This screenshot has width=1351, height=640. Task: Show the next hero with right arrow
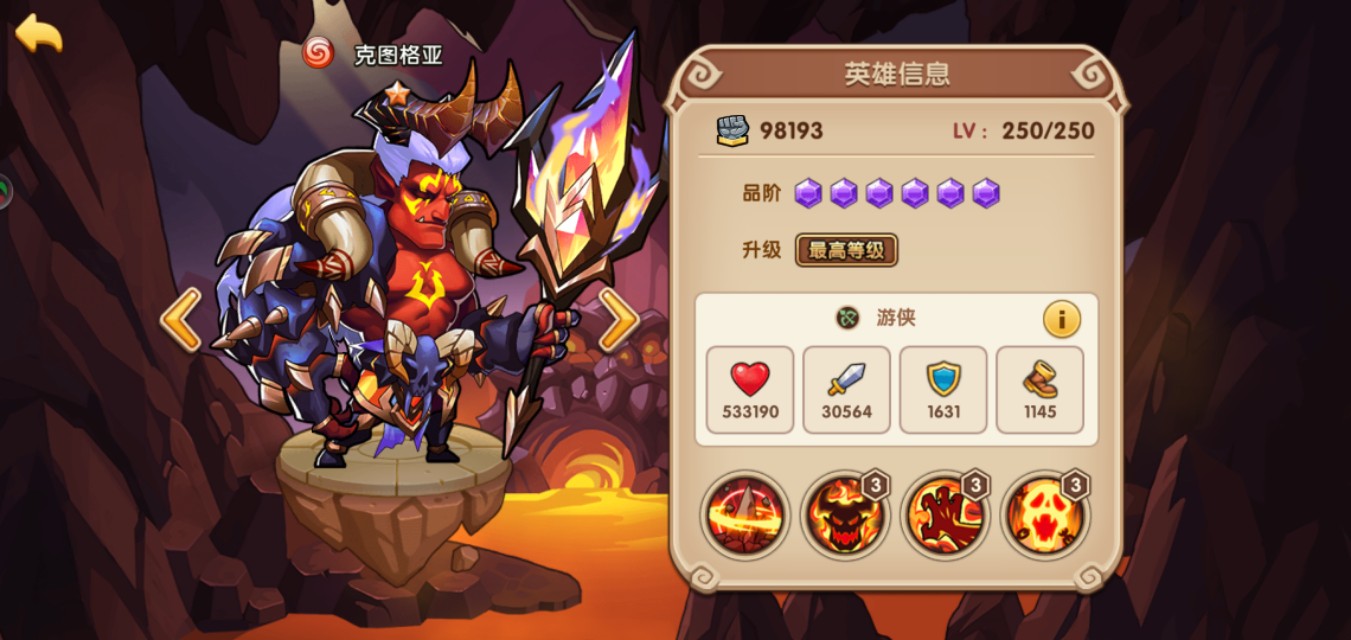[x=618, y=320]
